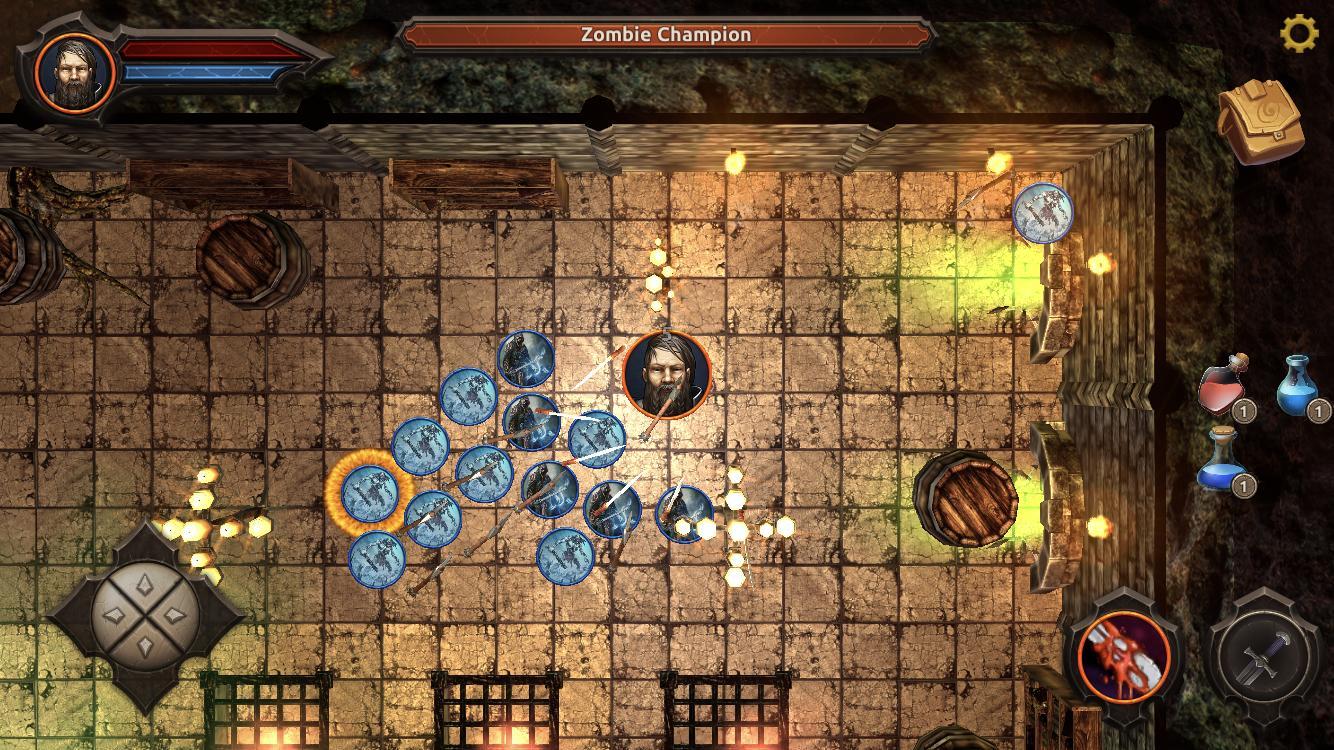Open the leather inventory bag
The width and height of the screenshot is (1334, 750).
[x=1259, y=121]
